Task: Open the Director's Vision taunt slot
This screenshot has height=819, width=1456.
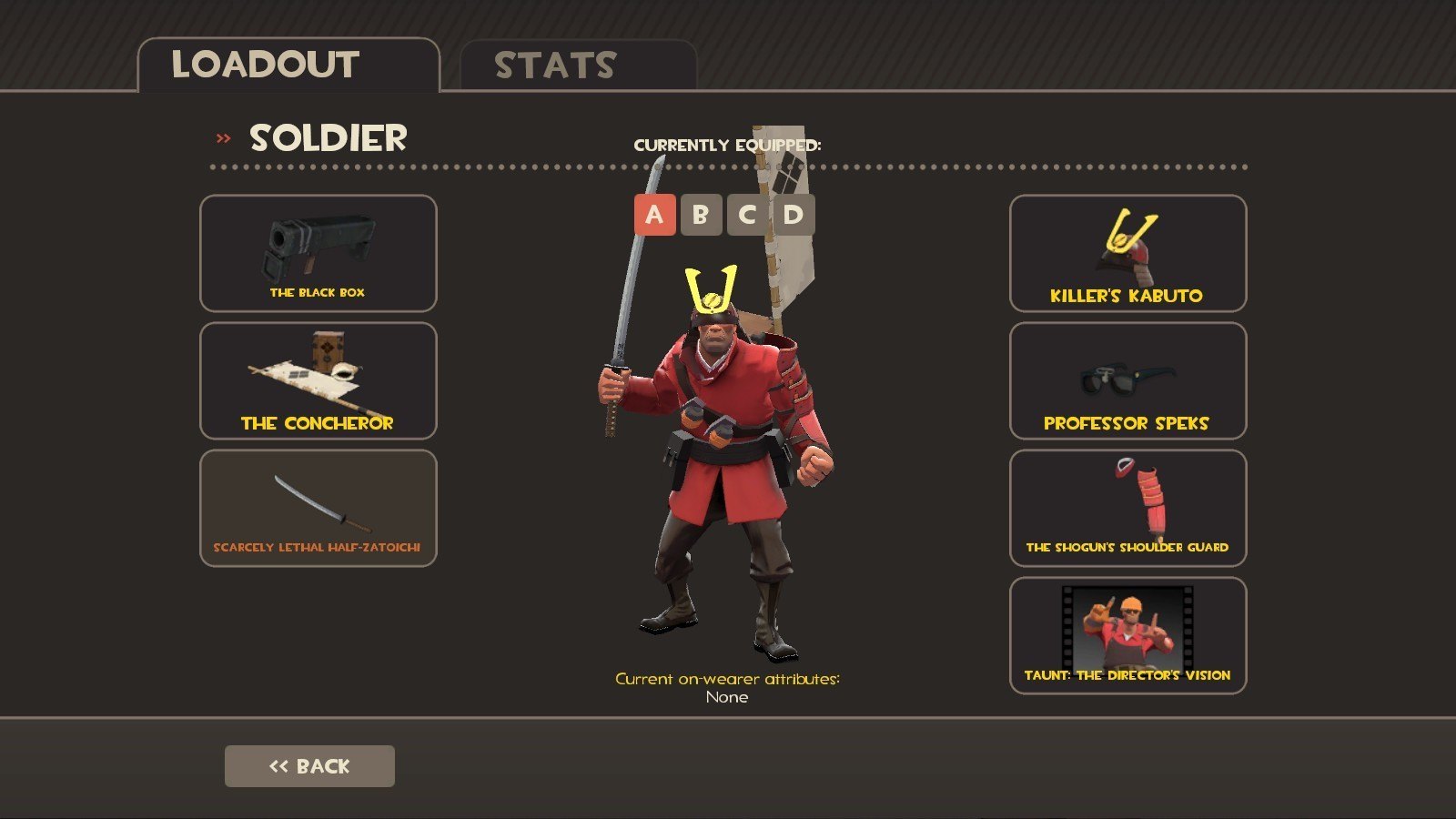Action: [x=1127, y=635]
